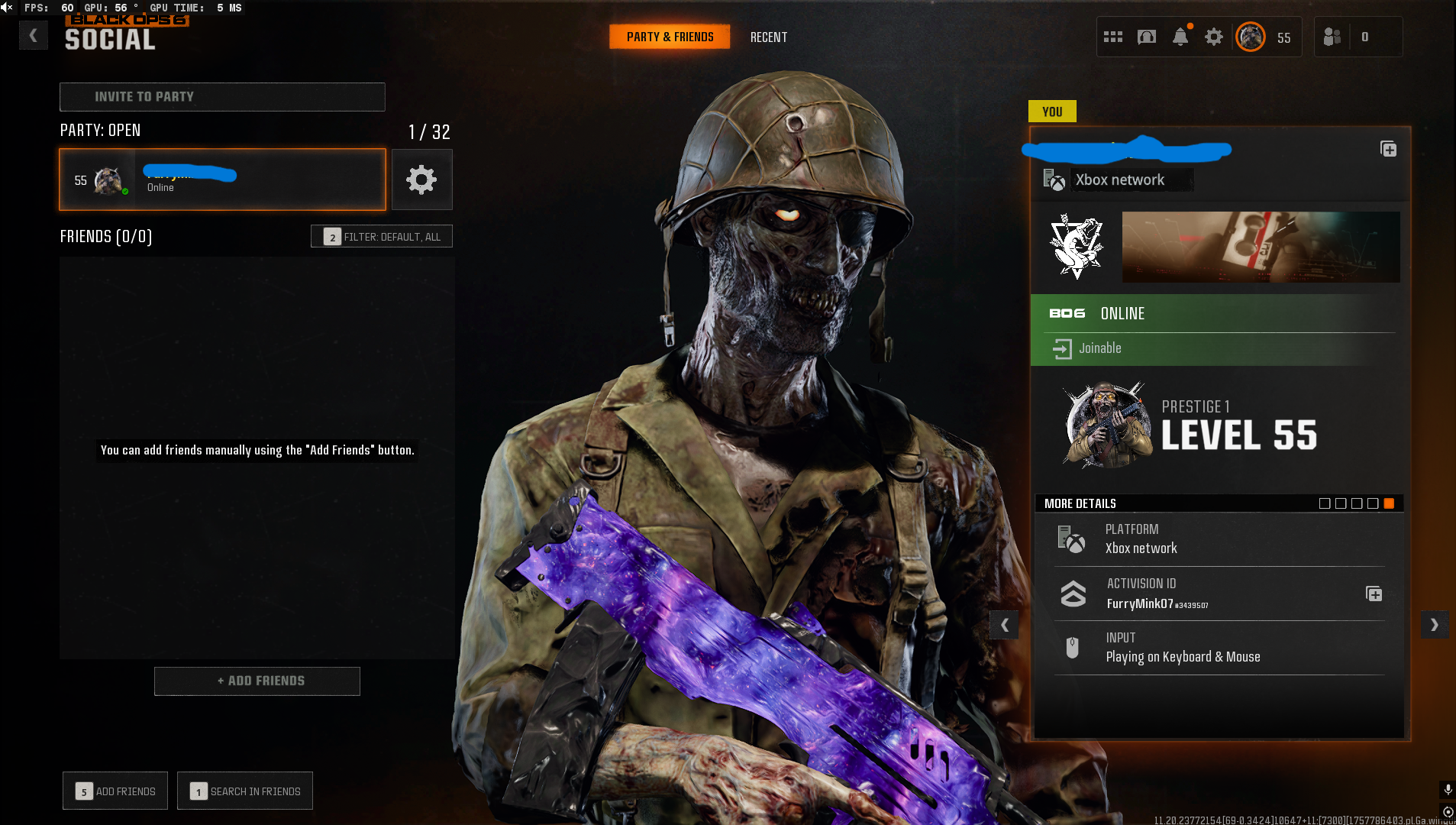The image size is (1456, 825).
Task: Open game settings gear in top bar
Action: click(1213, 37)
